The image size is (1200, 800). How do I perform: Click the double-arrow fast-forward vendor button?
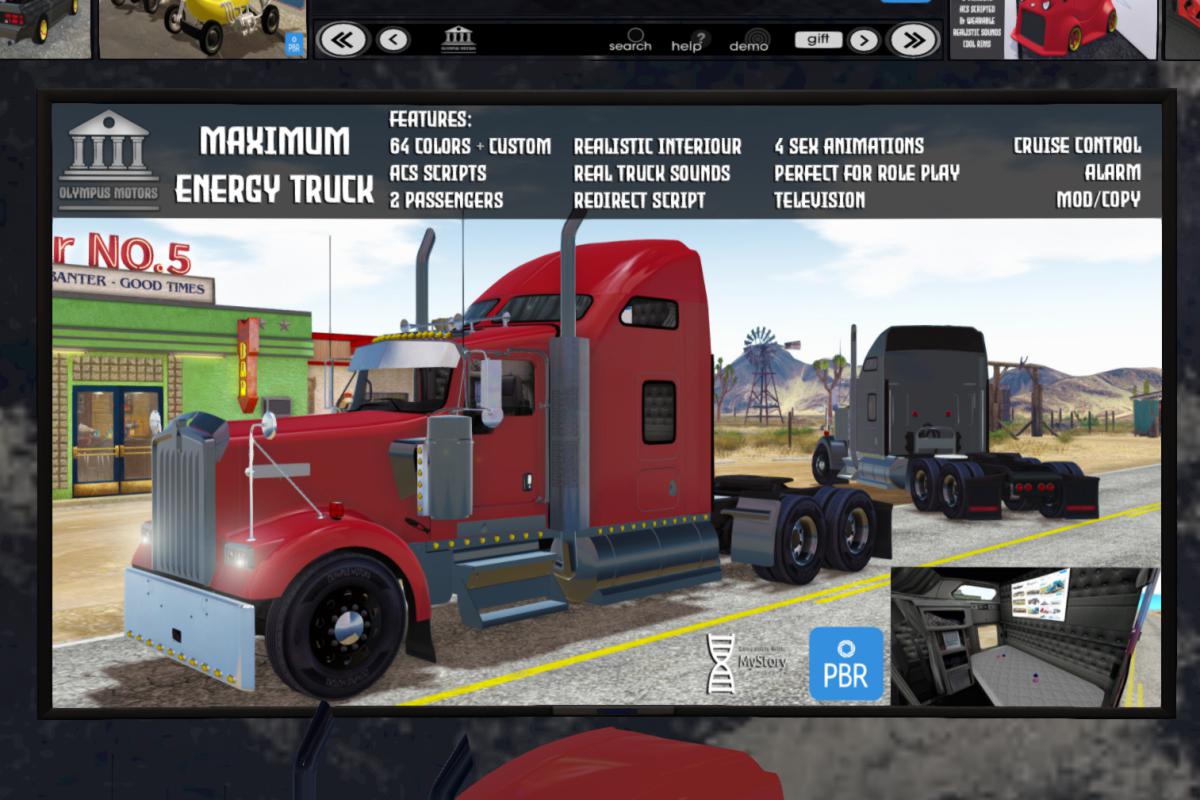coord(912,40)
